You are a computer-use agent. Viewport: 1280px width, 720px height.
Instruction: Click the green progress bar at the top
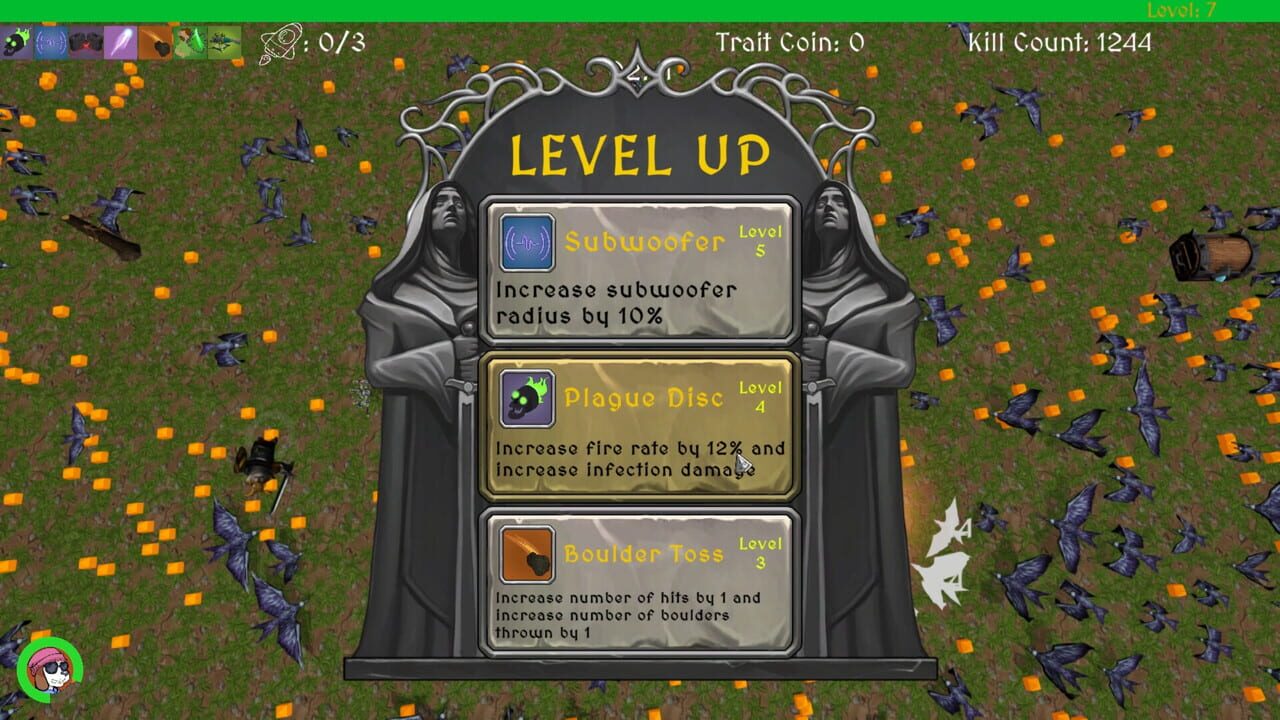point(640,8)
